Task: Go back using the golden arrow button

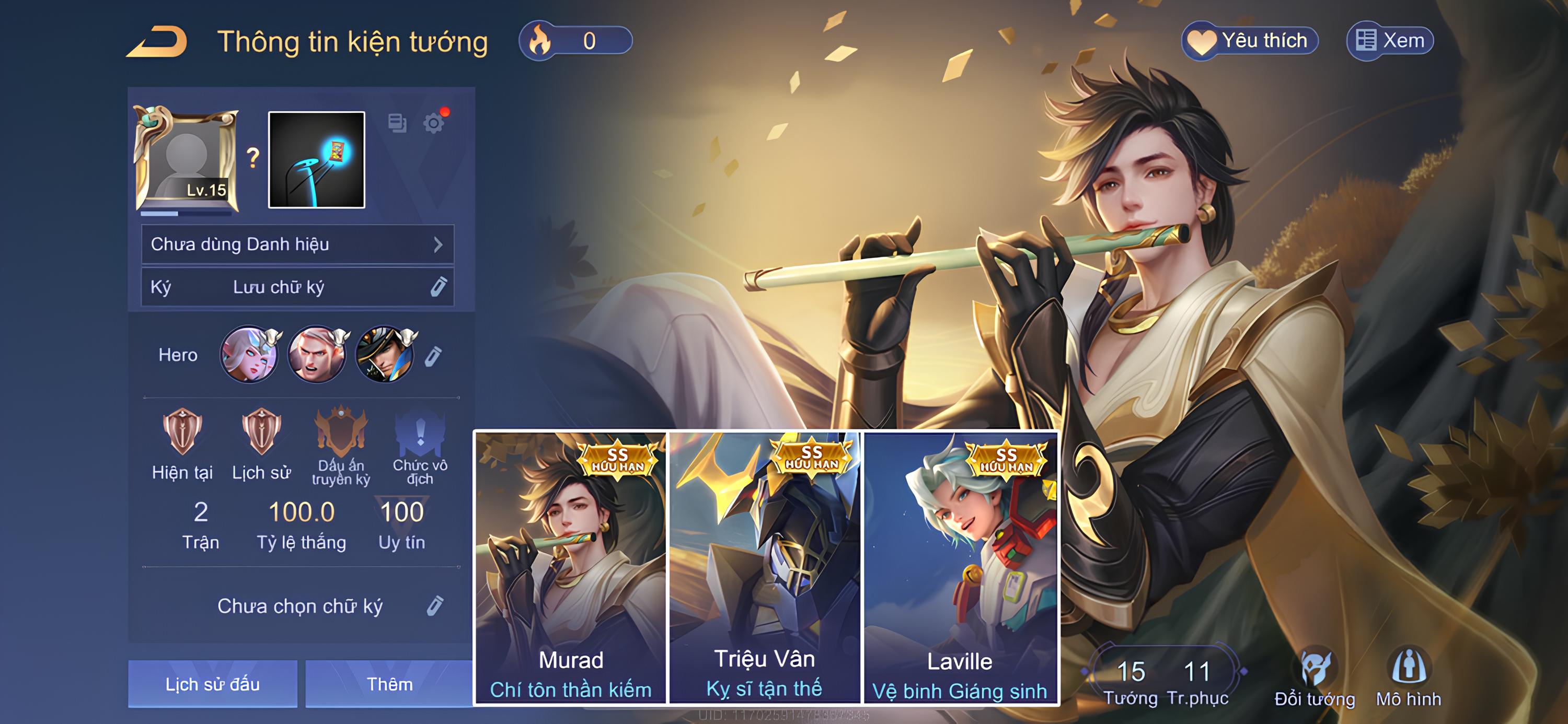Action: point(157,41)
